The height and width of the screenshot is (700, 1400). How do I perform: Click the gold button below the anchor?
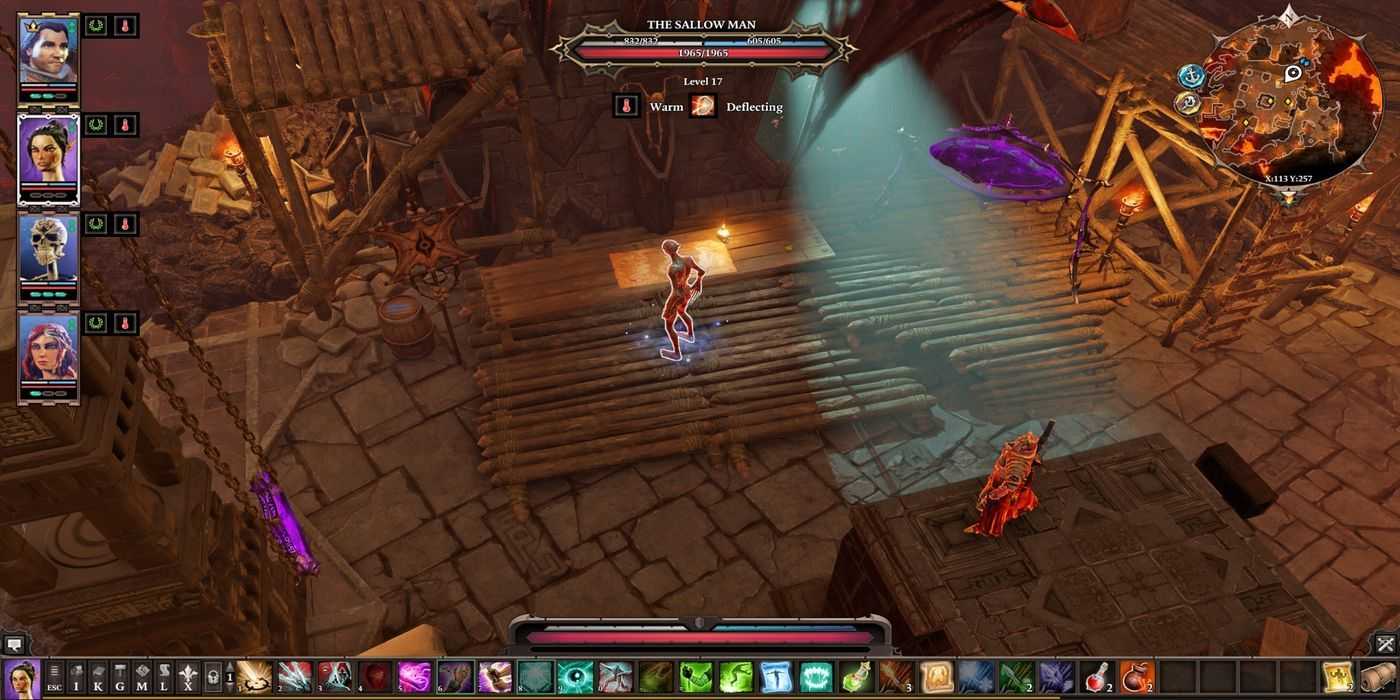1186,103
